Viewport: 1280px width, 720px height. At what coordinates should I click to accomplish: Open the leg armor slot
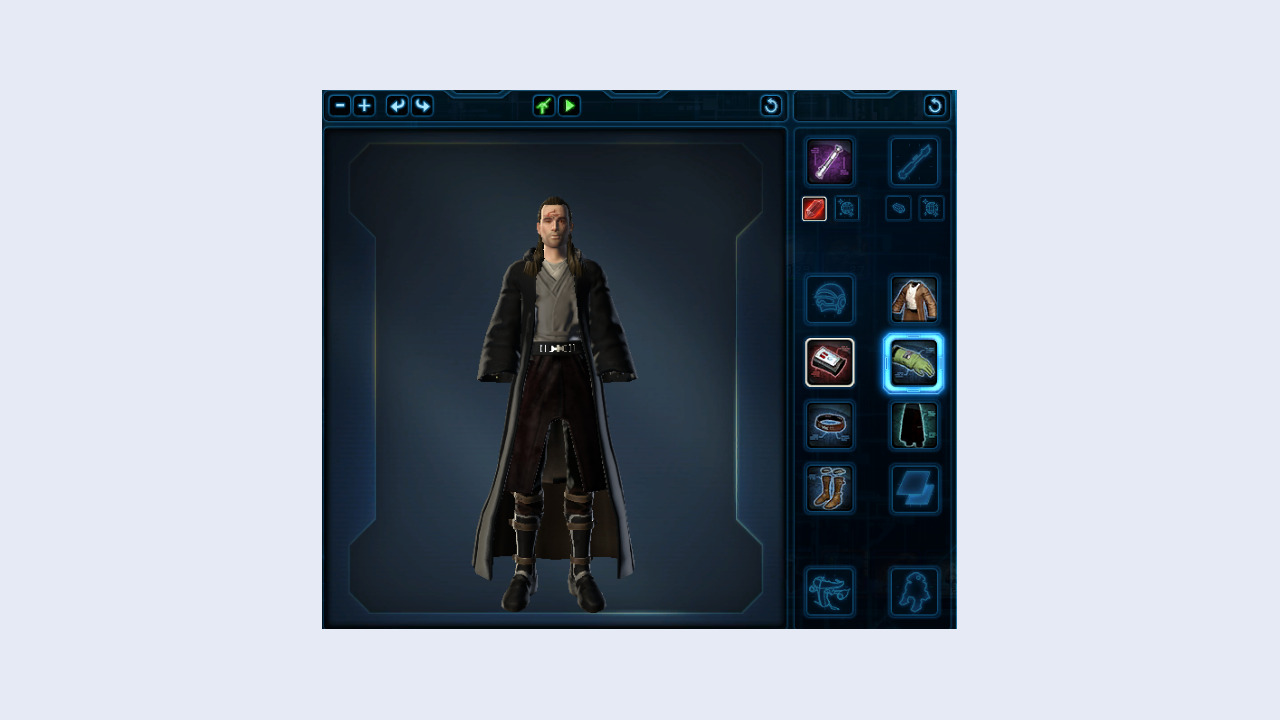coord(913,425)
